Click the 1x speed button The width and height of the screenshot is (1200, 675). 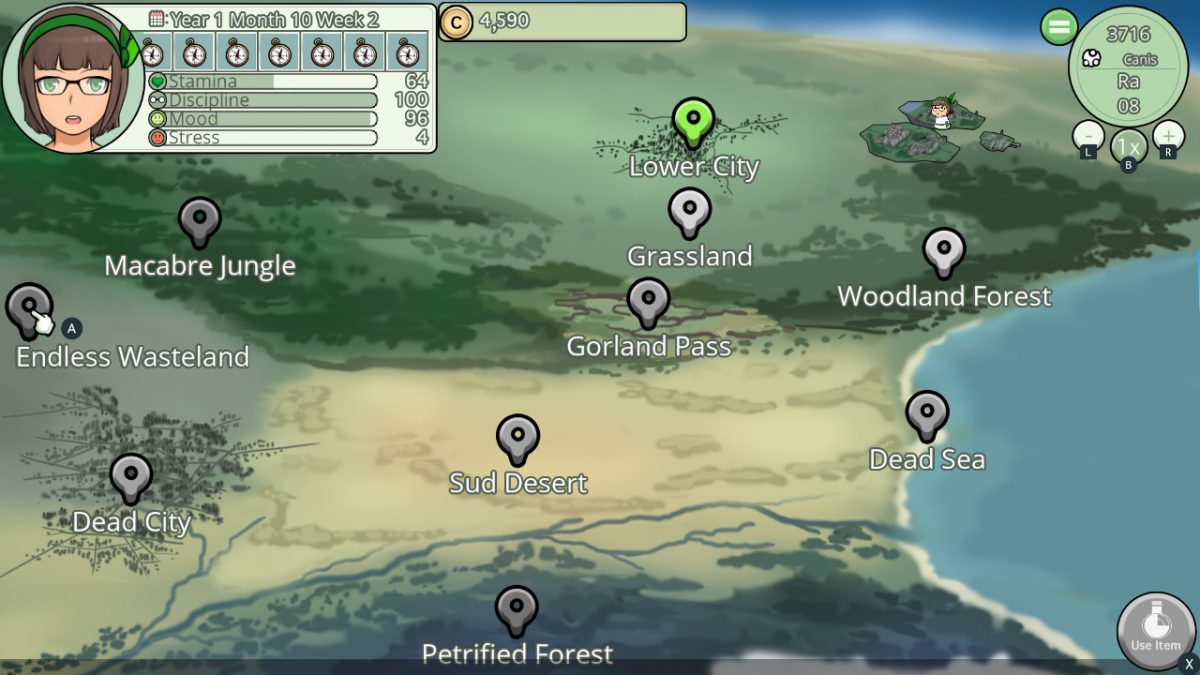[1128, 145]
